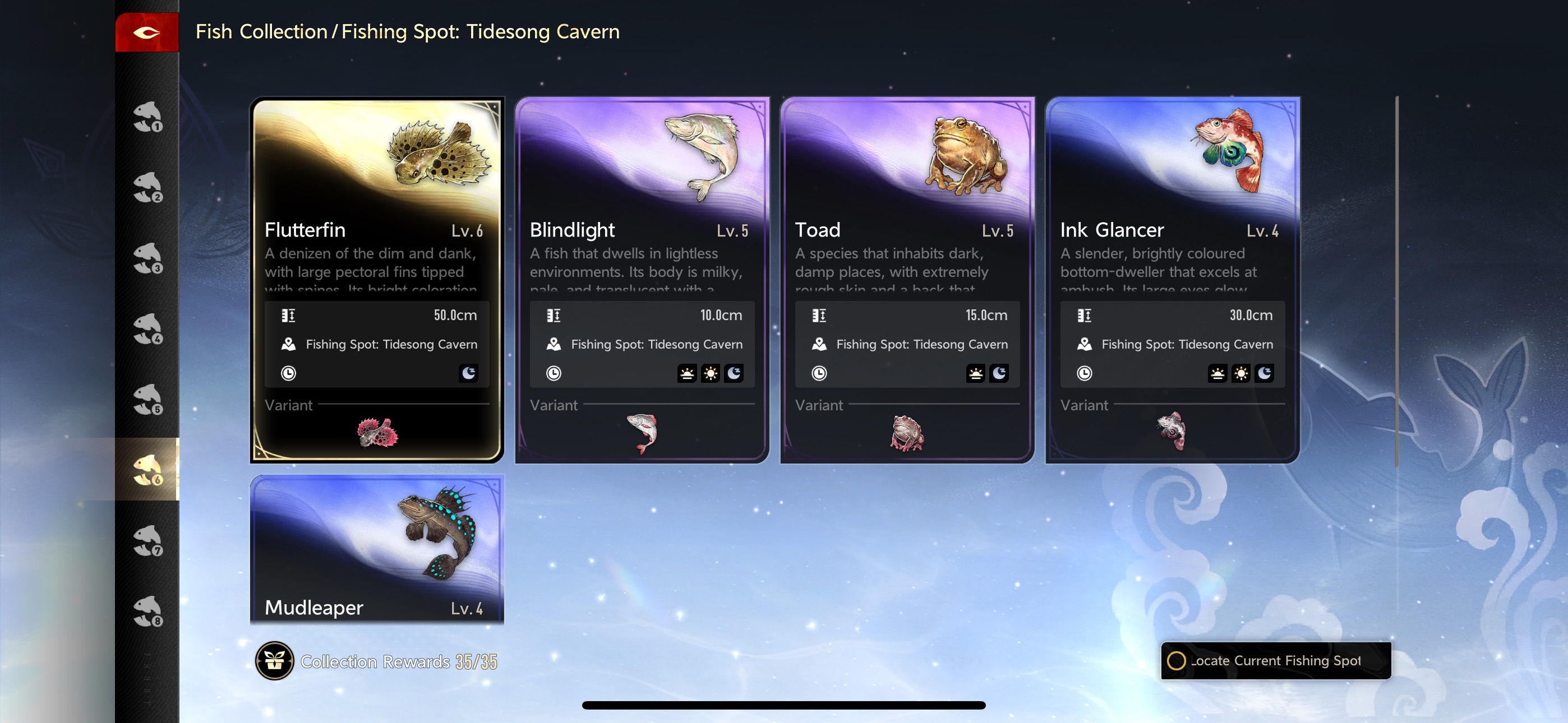View the Toad variant thumbnail

coord(906,433)
